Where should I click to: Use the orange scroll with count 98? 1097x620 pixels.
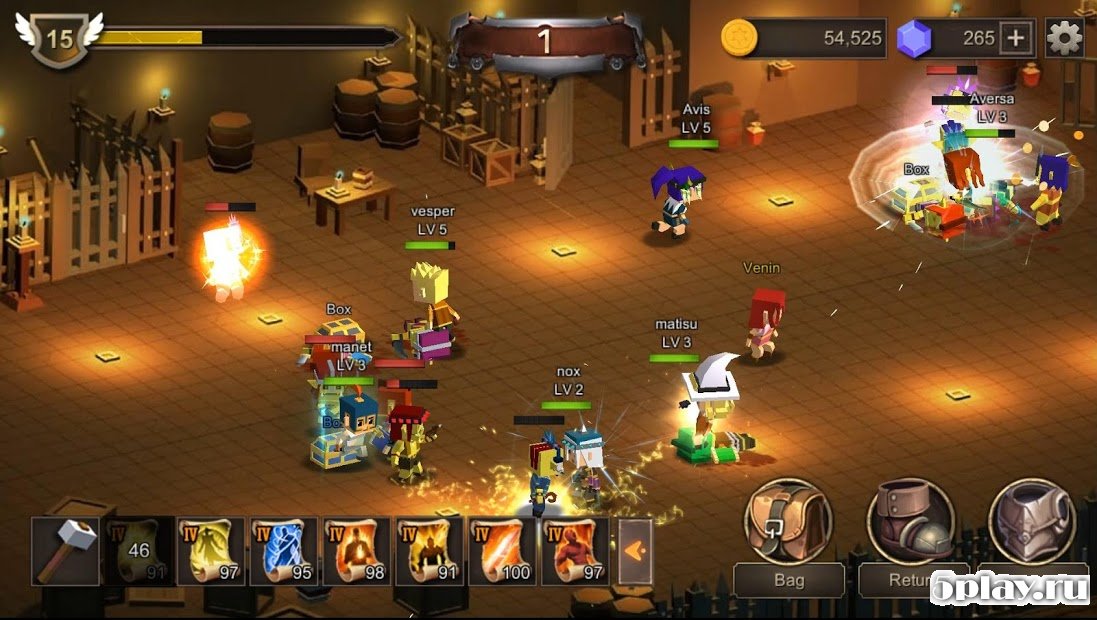coord(357,550)
